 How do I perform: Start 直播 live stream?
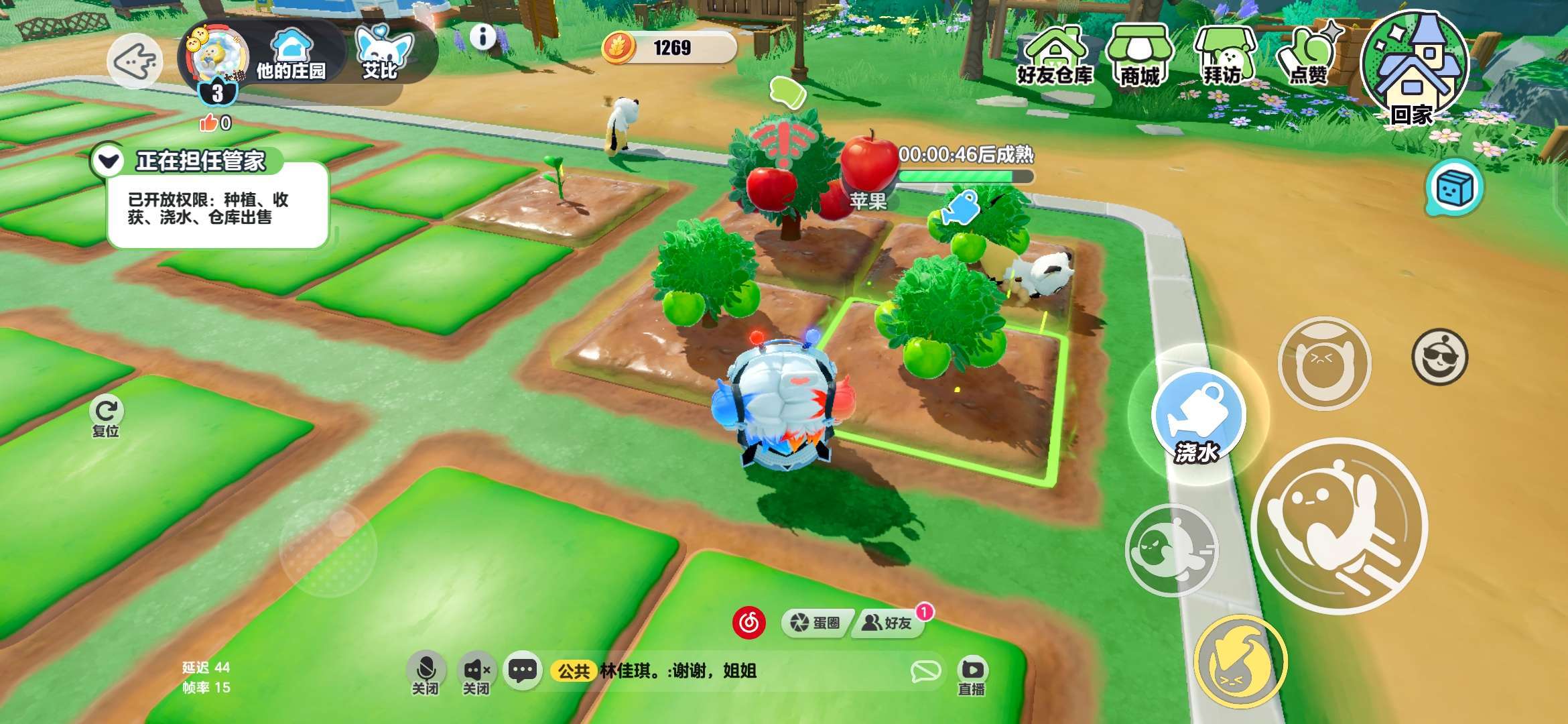(x=972, y=676)
